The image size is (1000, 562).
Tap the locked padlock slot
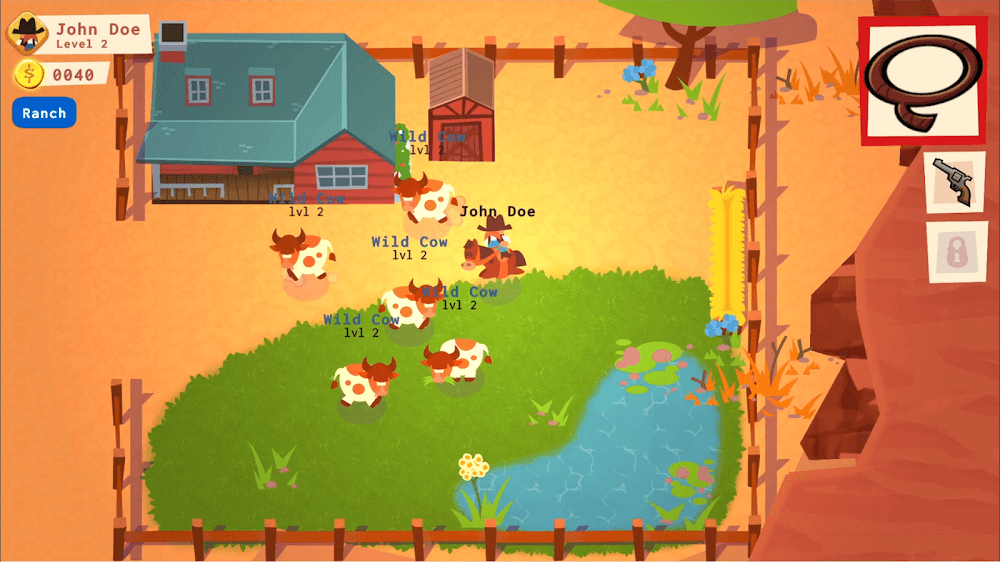[957, 251]
